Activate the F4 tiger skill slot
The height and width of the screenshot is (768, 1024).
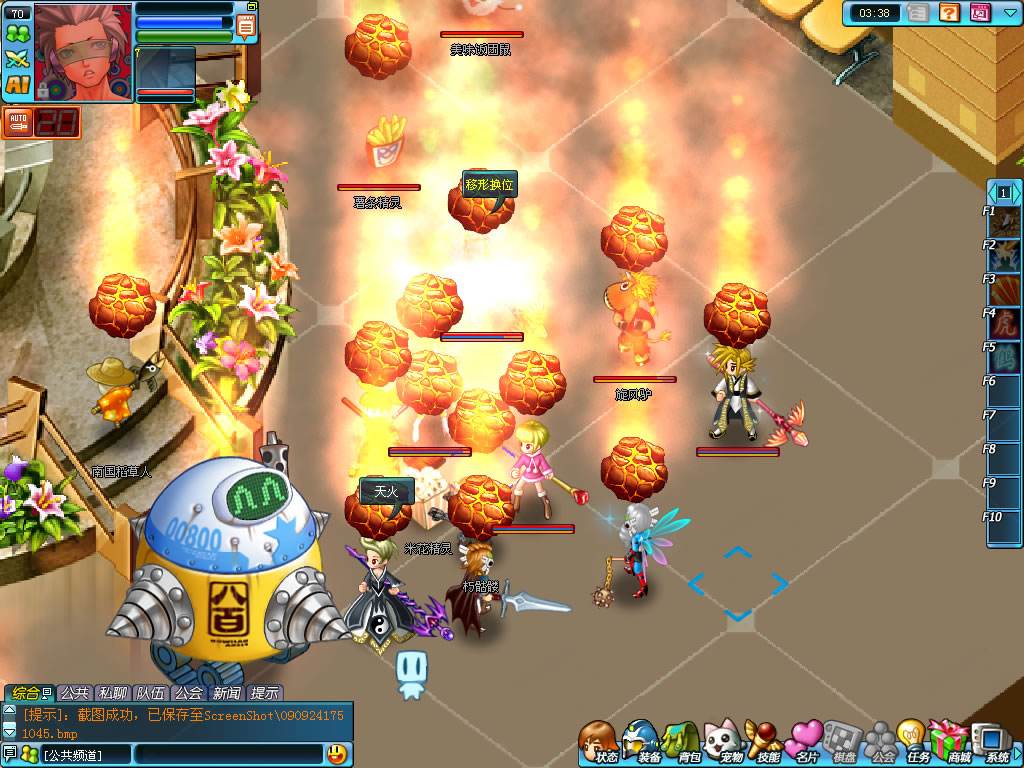coord(1005,323)
